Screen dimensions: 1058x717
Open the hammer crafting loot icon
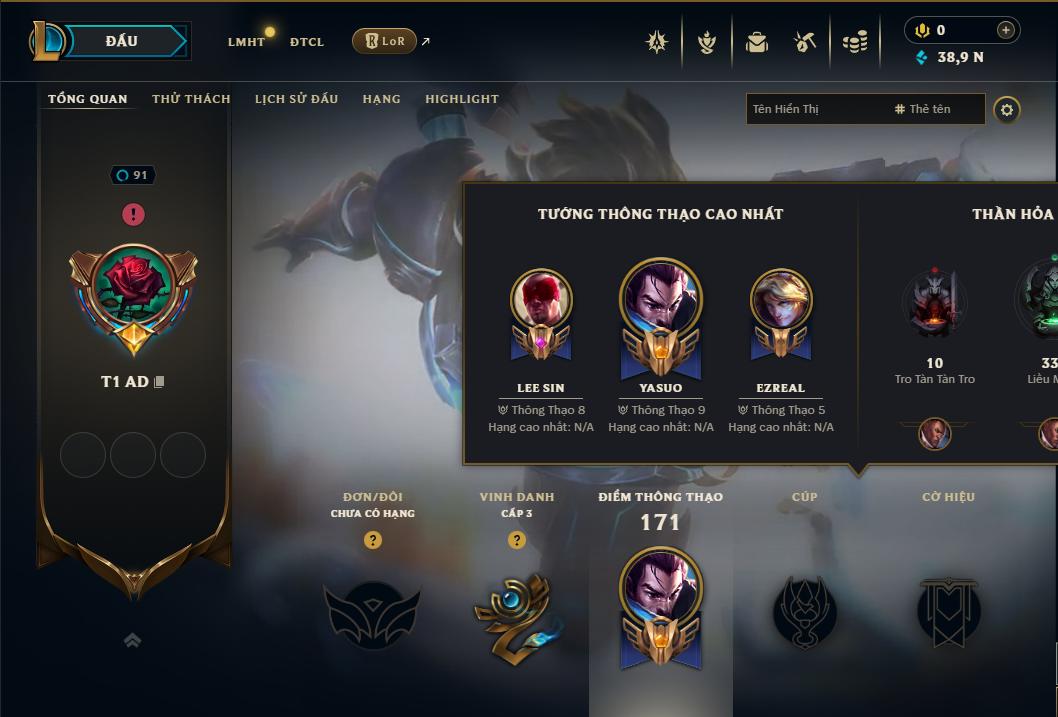tap(805, 42)
